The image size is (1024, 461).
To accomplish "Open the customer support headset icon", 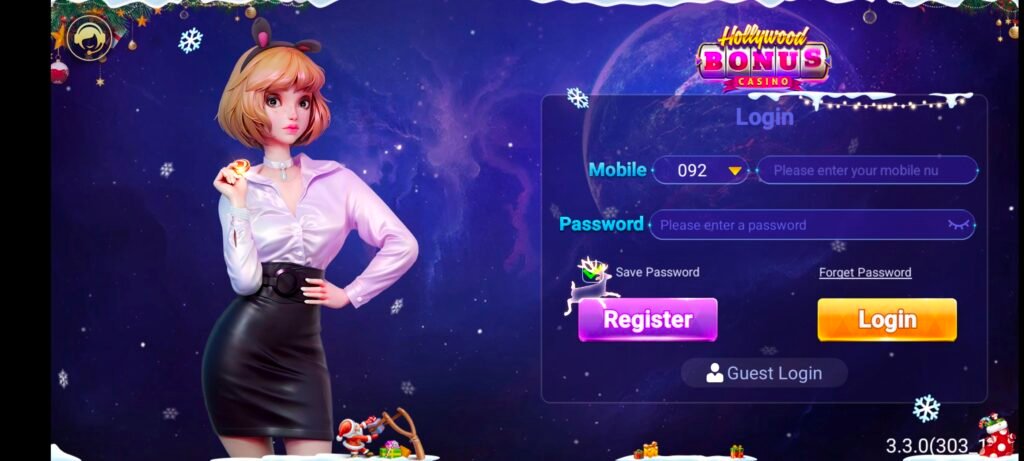I will pyautogui.click(x=89, y=39).
